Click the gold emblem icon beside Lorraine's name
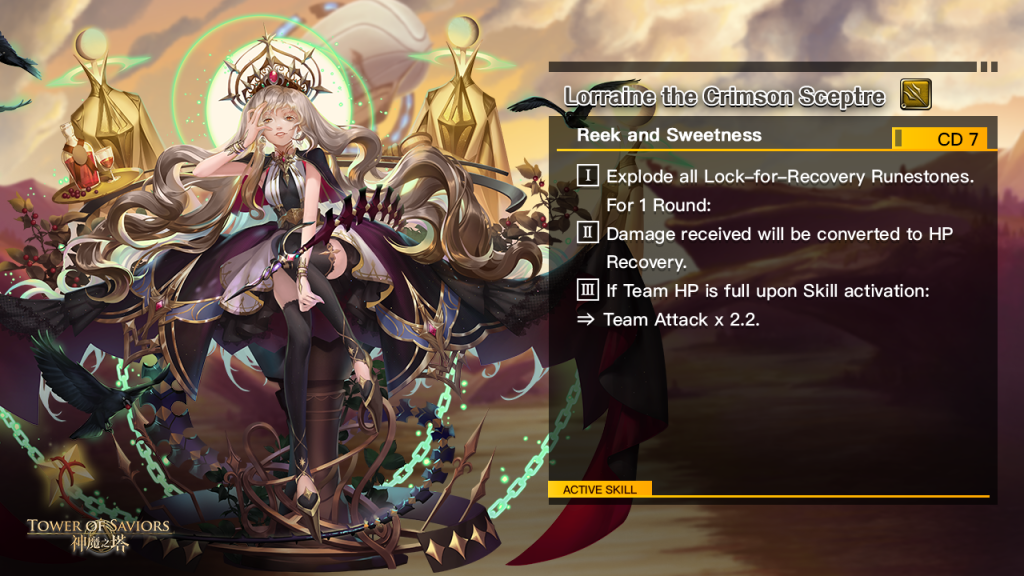Image resolution: width=1024 pixels, height=576 pixels. coord(915,95)
